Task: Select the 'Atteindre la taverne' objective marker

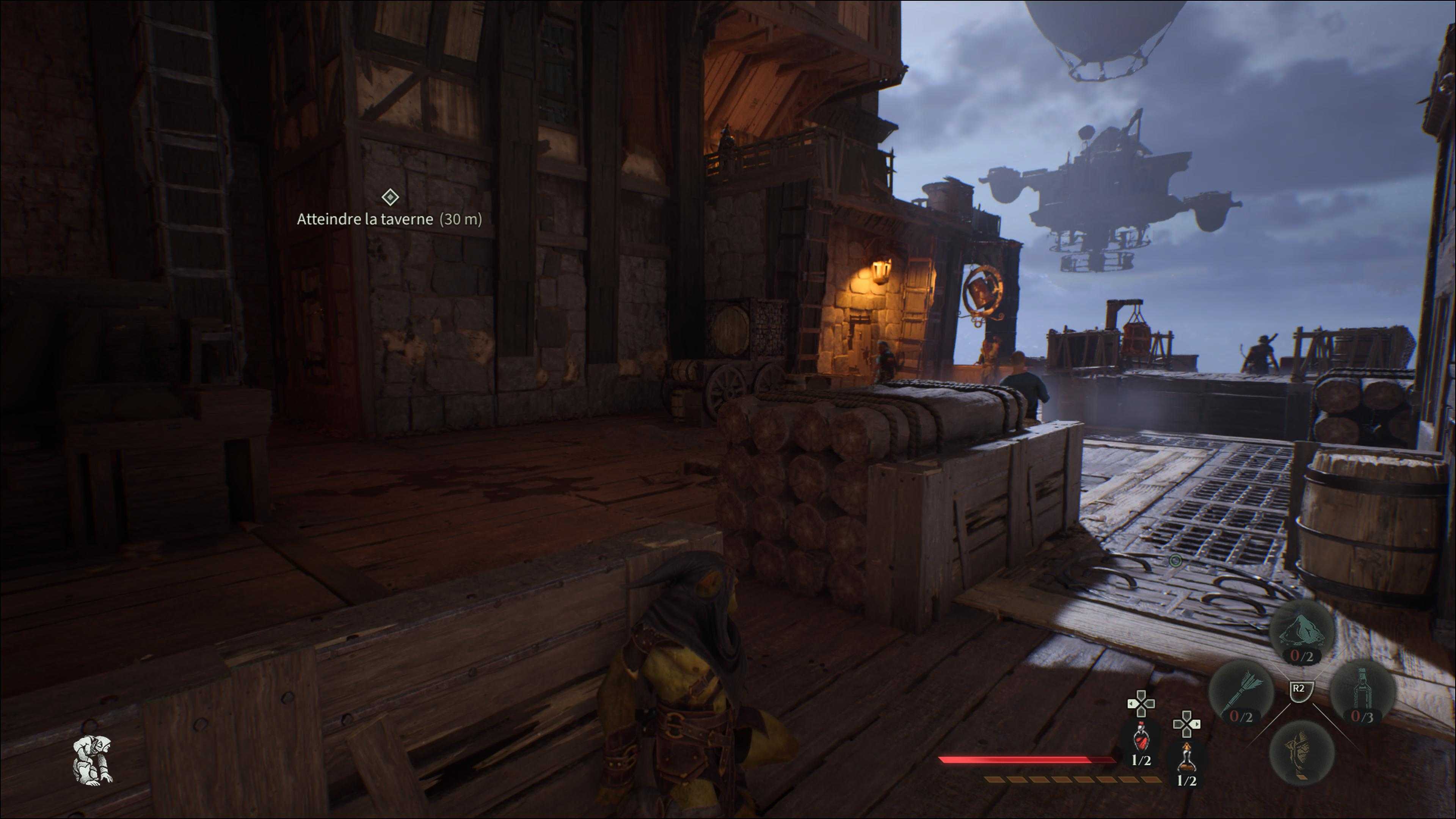Action: (390, 197)
